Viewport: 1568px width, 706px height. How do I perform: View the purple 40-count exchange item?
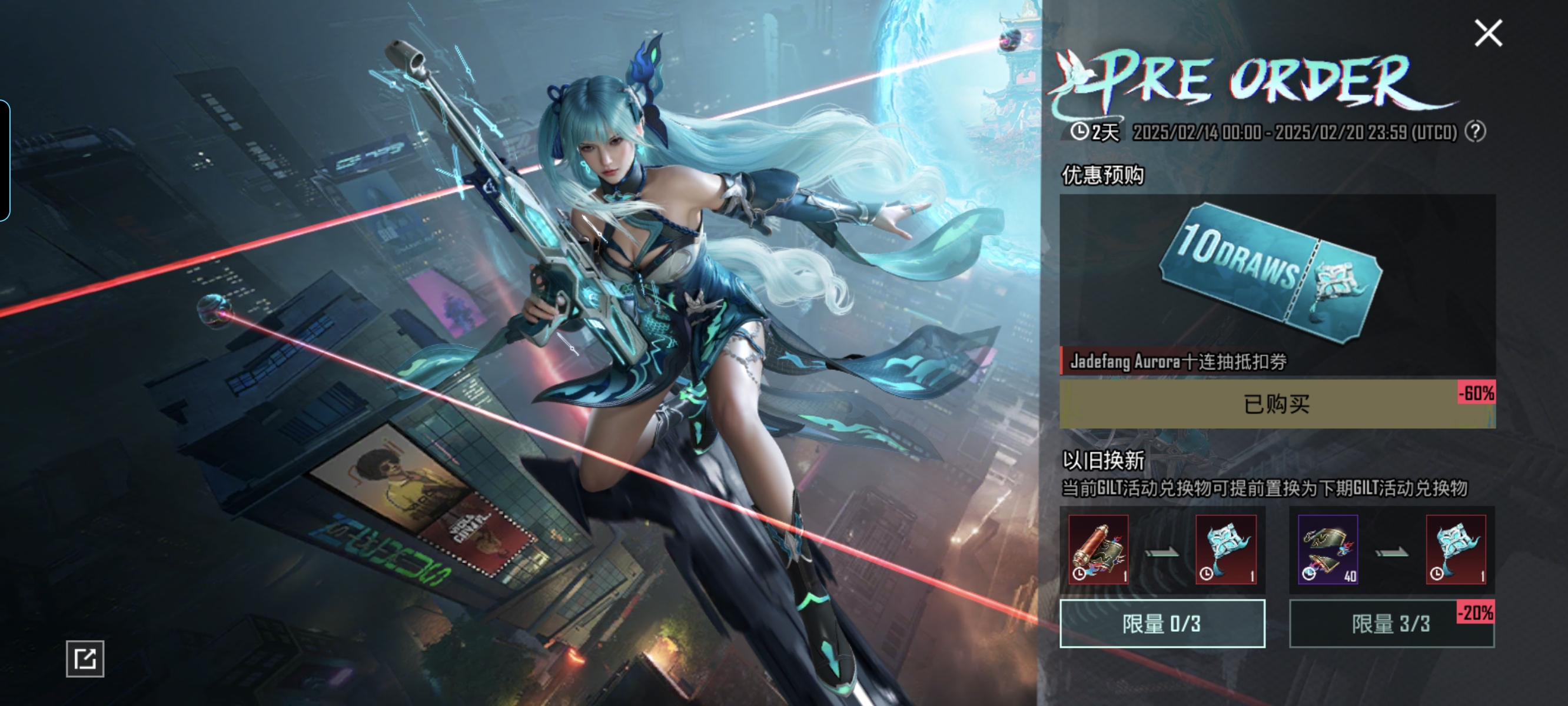(1328, 549)
